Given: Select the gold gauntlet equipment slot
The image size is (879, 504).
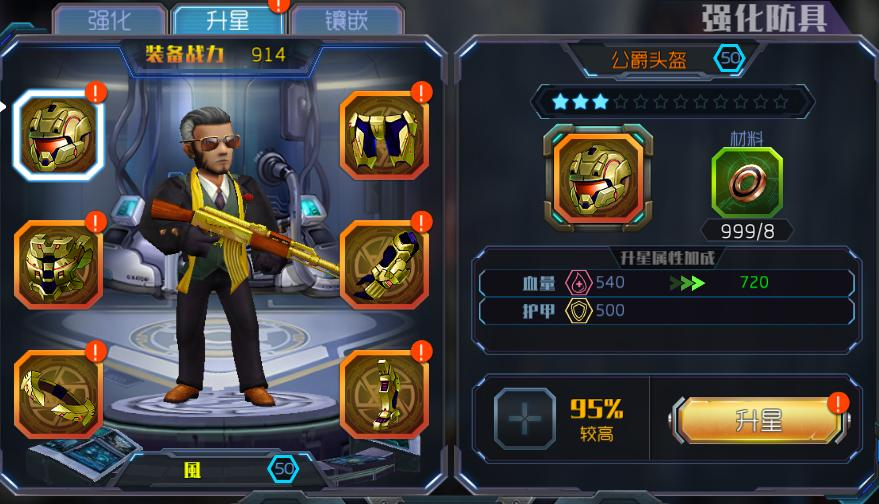Looking at the screenshot, I should click(384, 264).
